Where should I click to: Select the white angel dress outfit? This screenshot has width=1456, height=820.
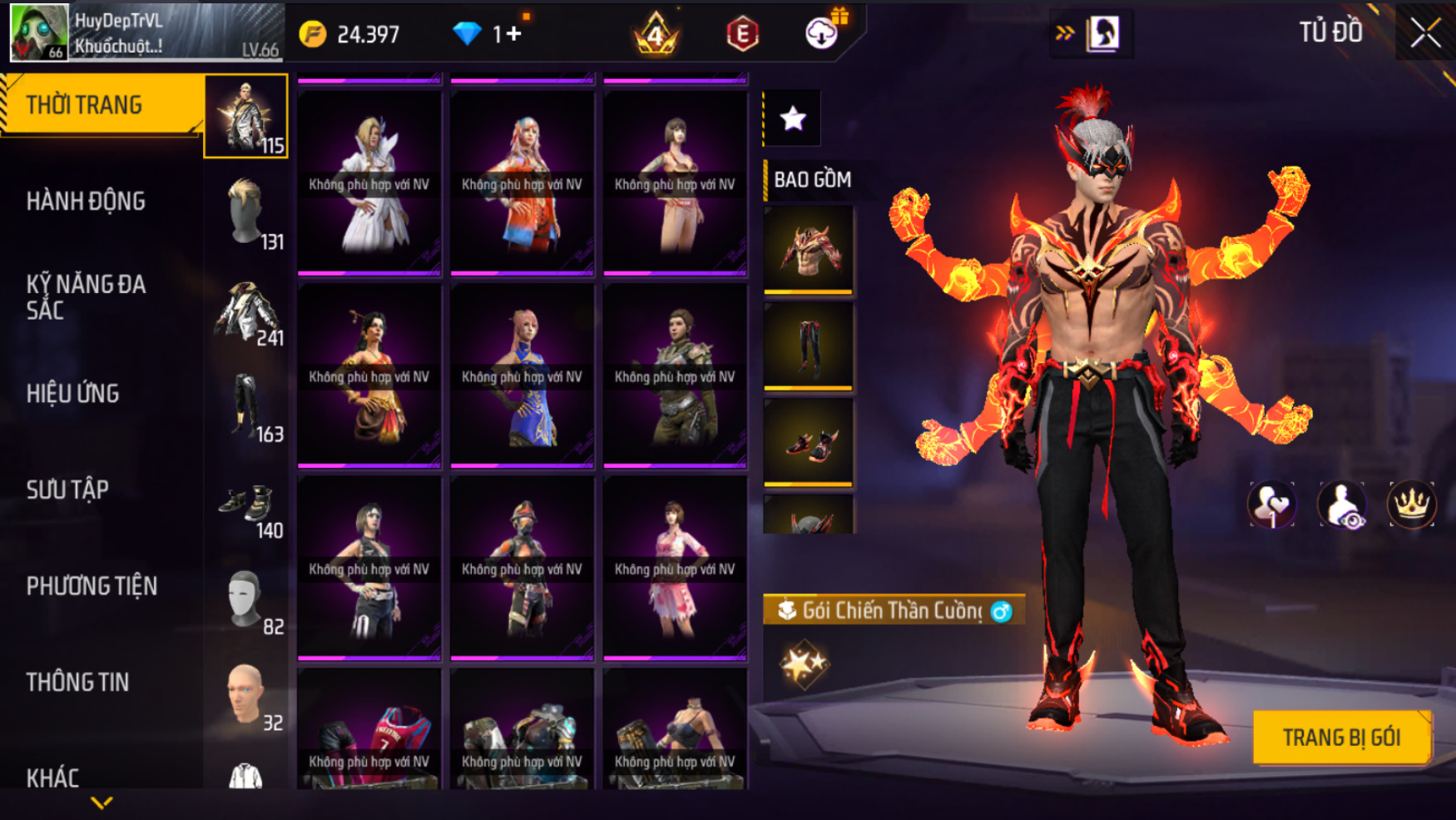pos(369,182)
